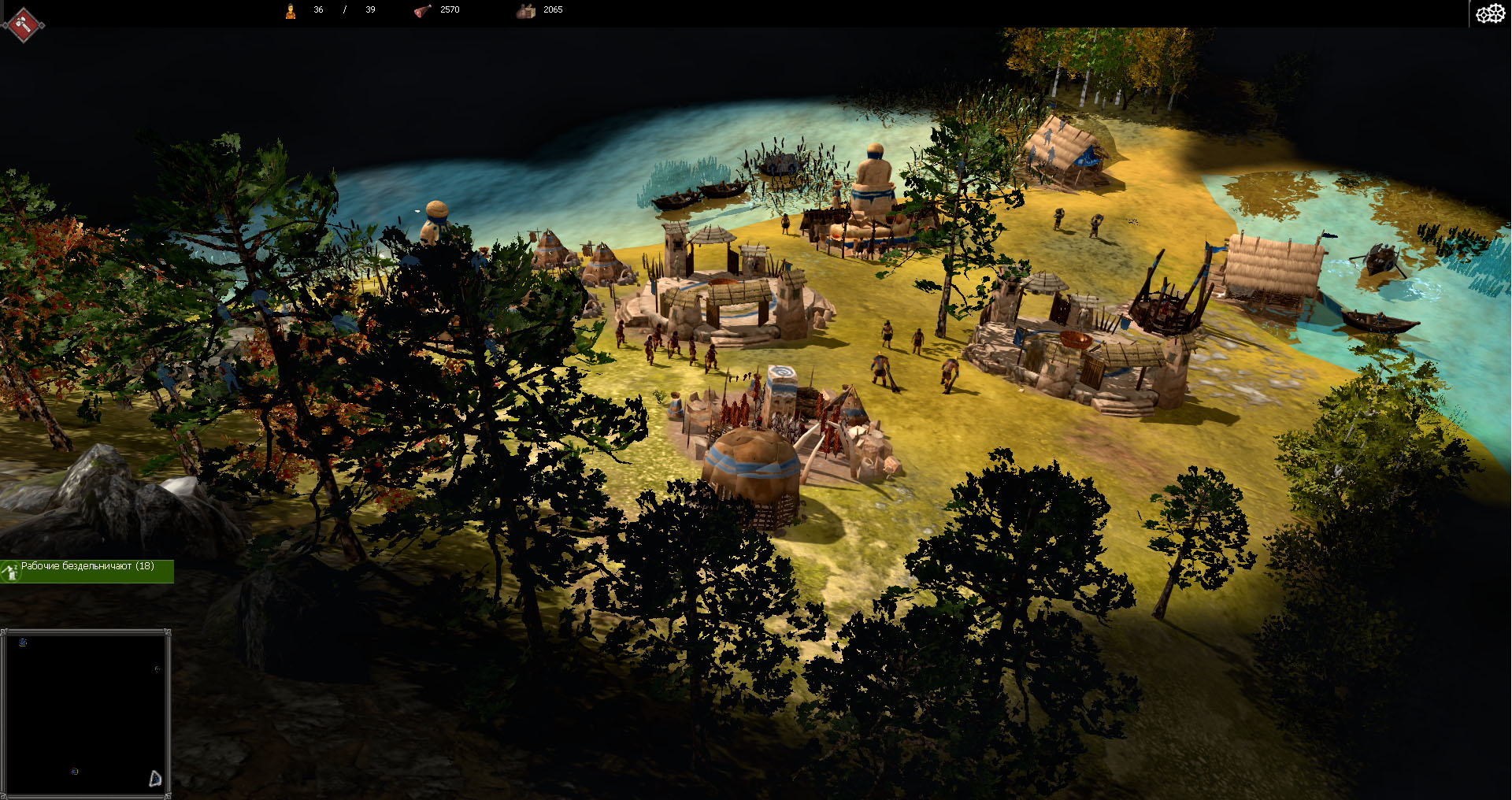Open game settings via the double gear icon
This screenshot has width=1512, height=800.
point(1492,13)
